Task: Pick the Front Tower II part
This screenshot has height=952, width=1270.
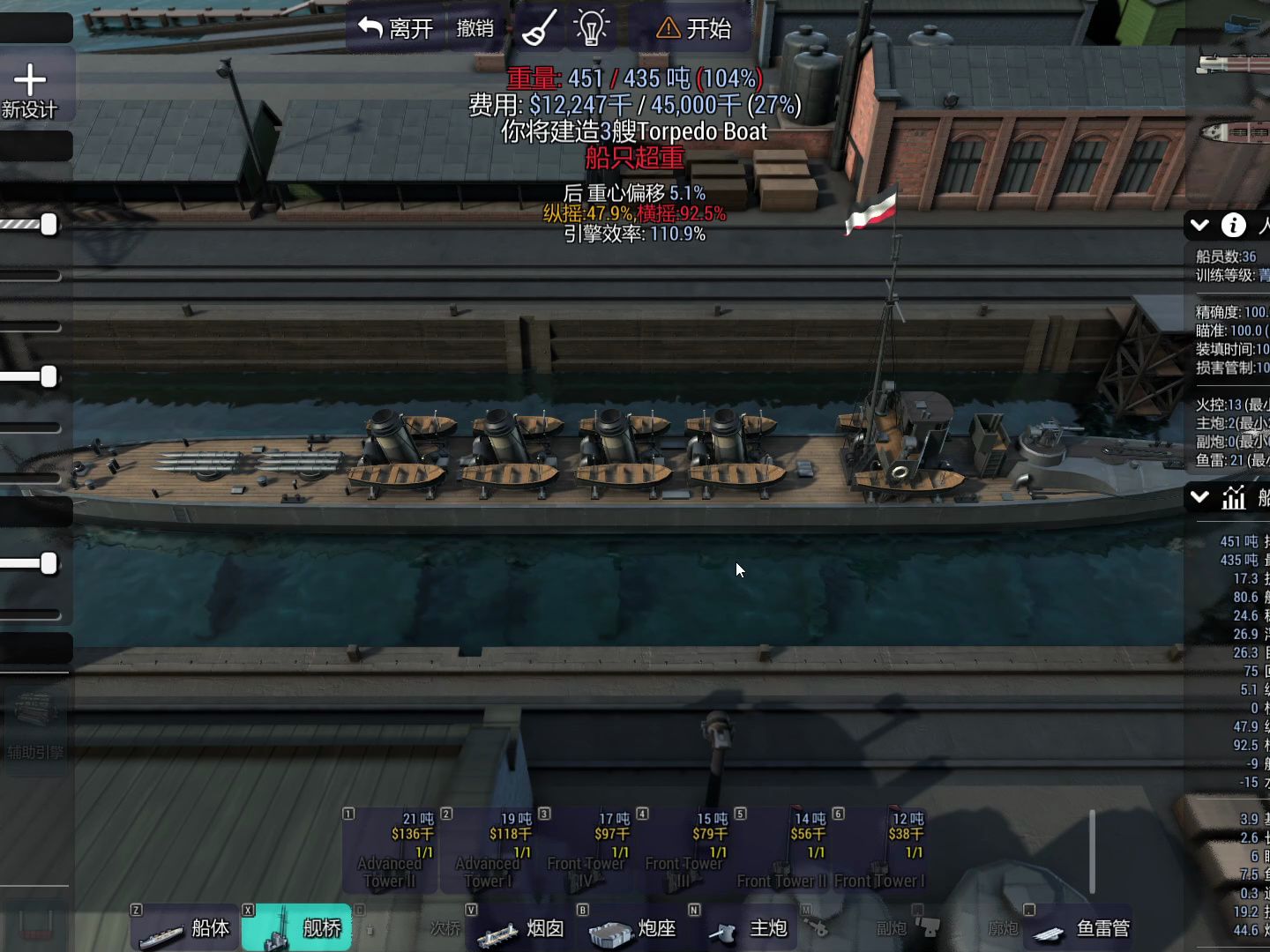Action: click(782, 851)
